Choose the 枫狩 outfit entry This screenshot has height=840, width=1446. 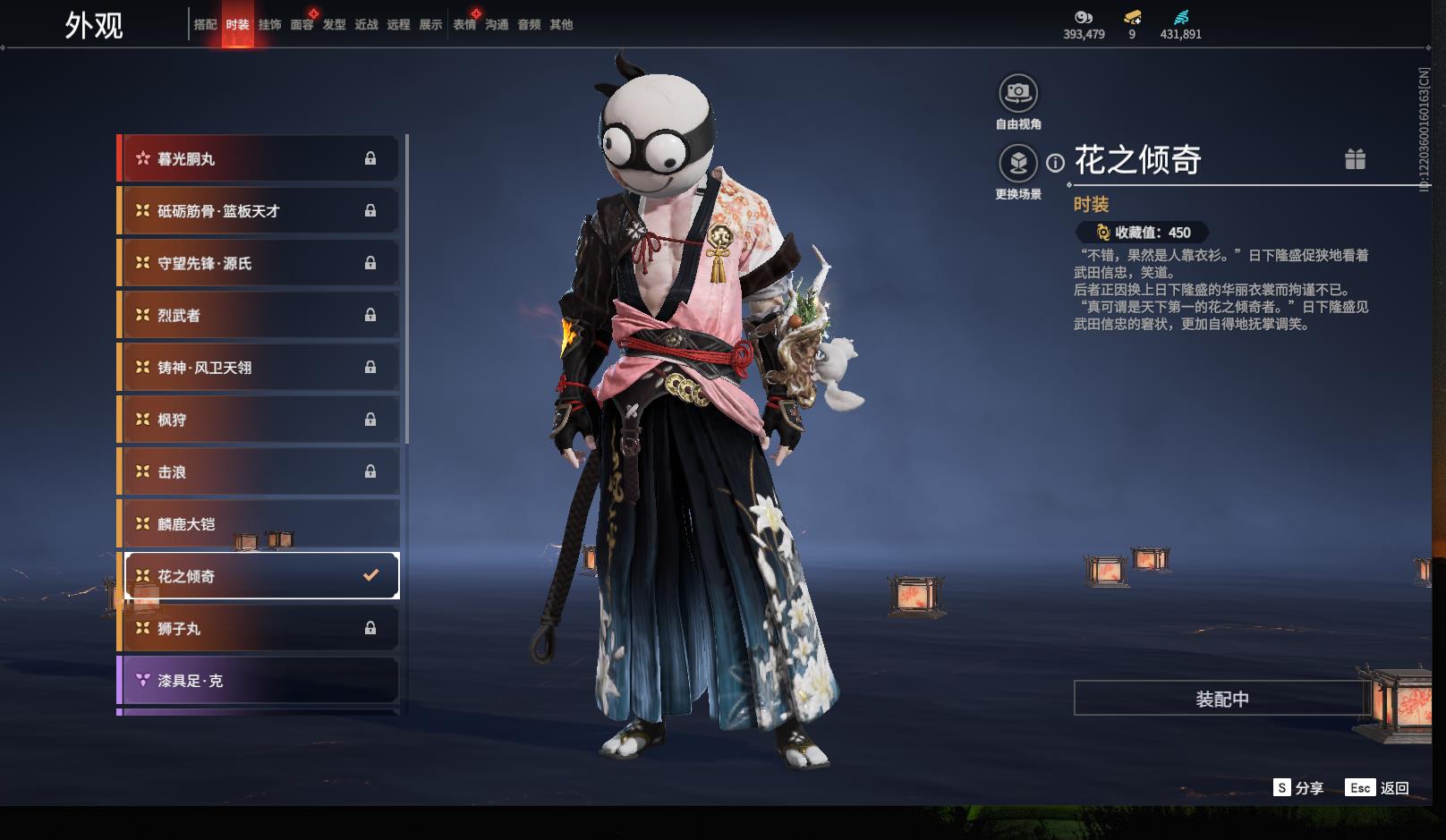point(260,420)
